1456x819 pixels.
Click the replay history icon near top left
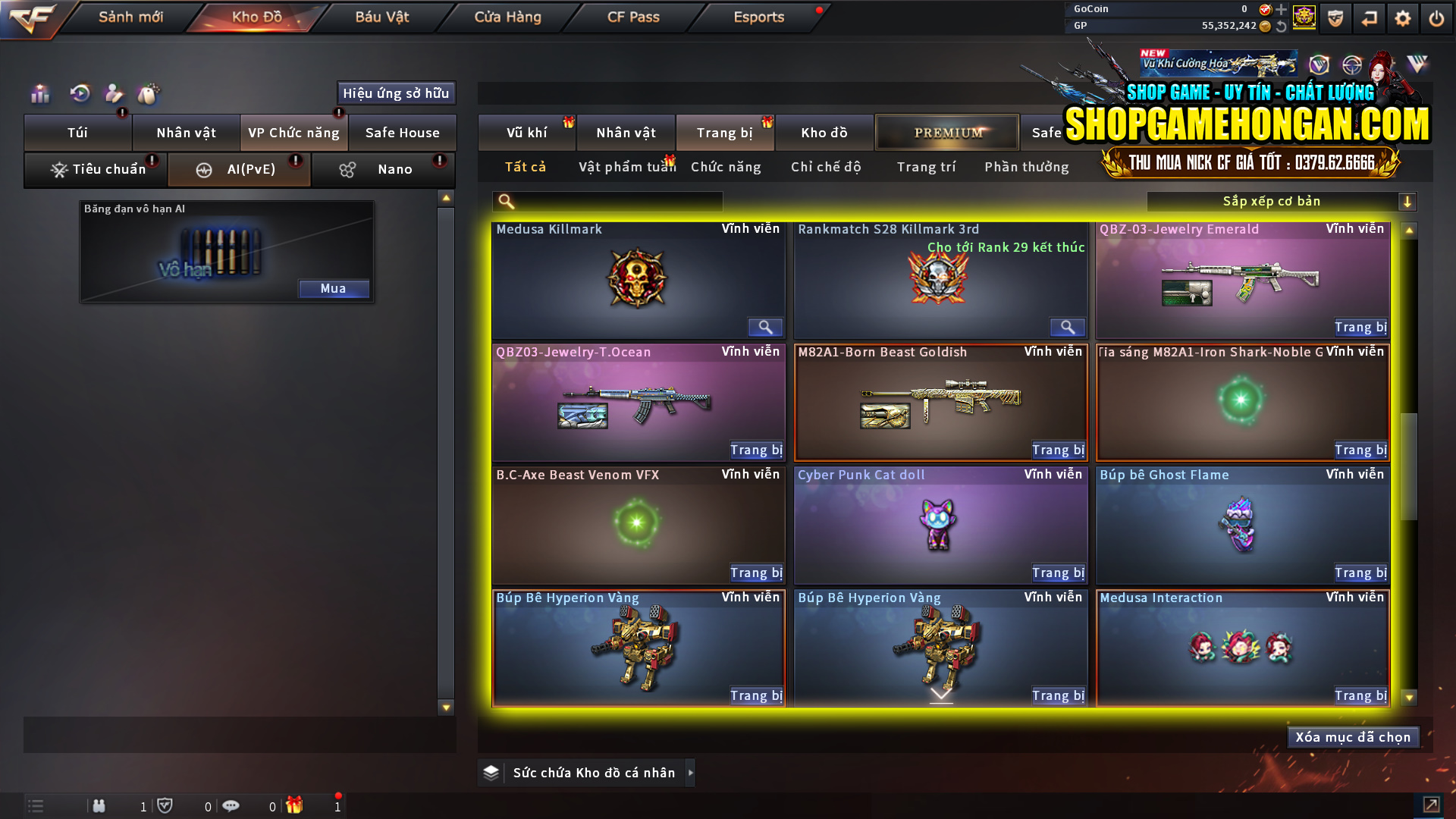(x=79, y=93)
